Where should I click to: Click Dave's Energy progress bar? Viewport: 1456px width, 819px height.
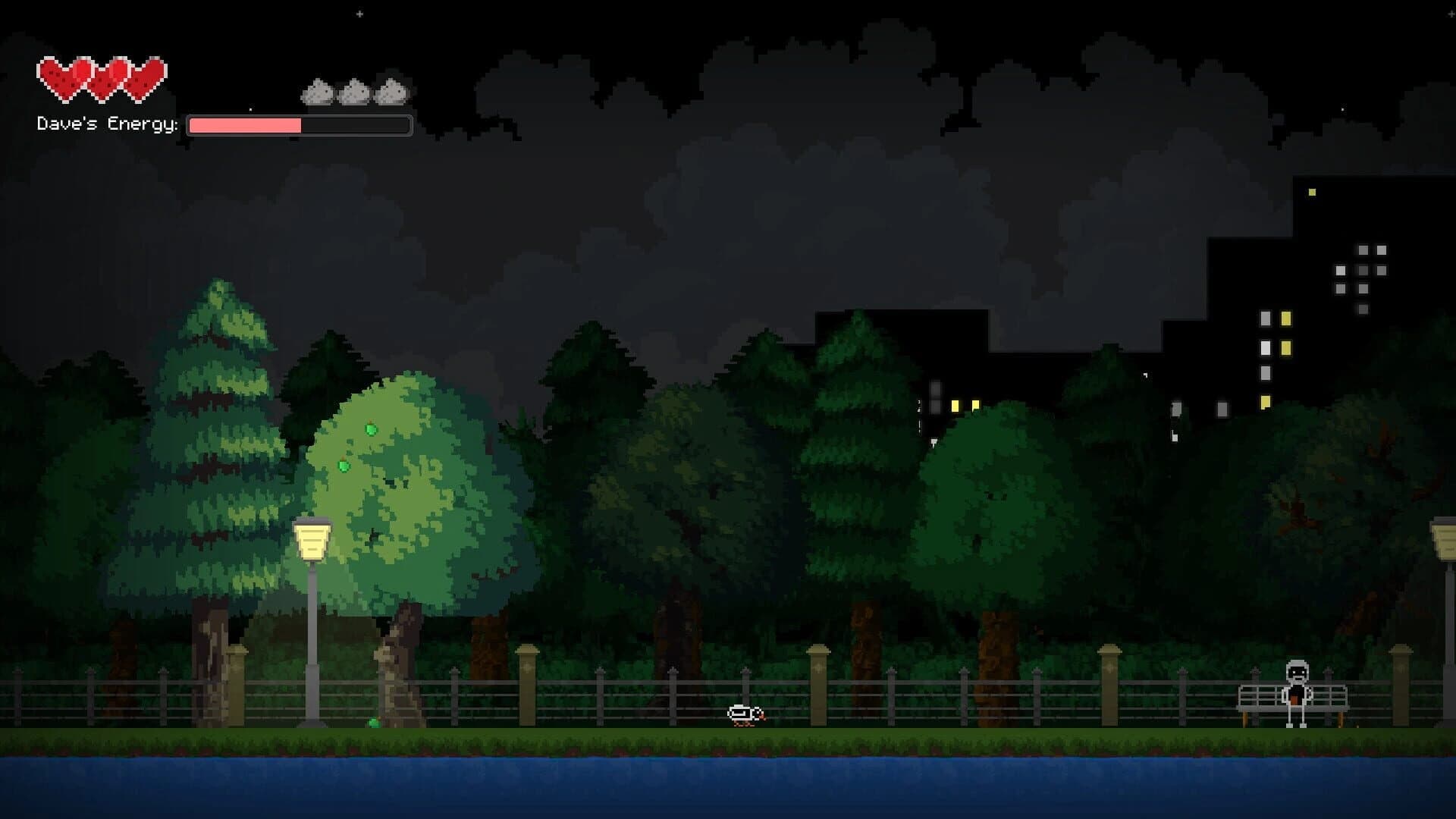298,124
